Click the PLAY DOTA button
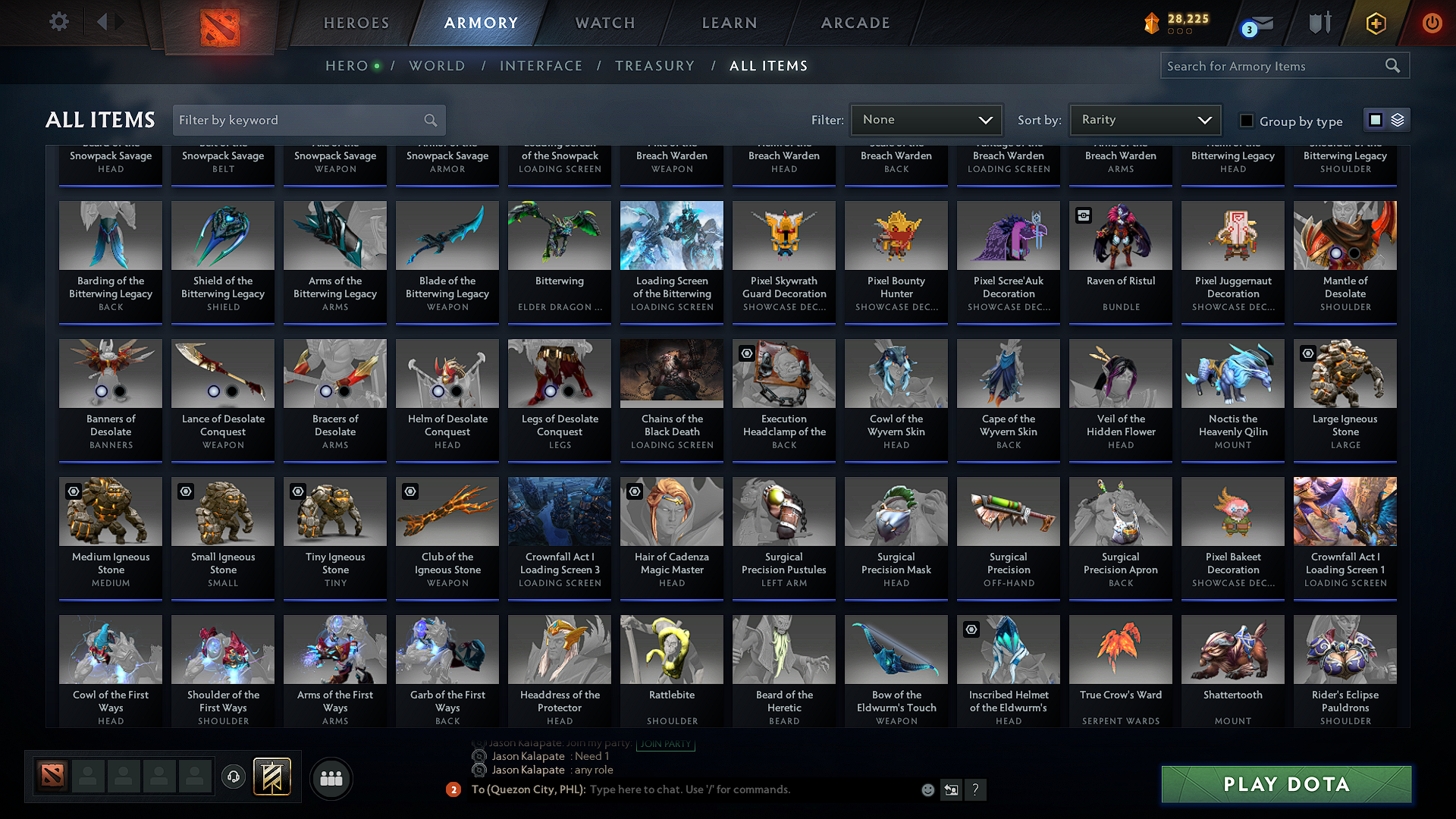Viewport: 1456px width, 819px height. 1285,784
